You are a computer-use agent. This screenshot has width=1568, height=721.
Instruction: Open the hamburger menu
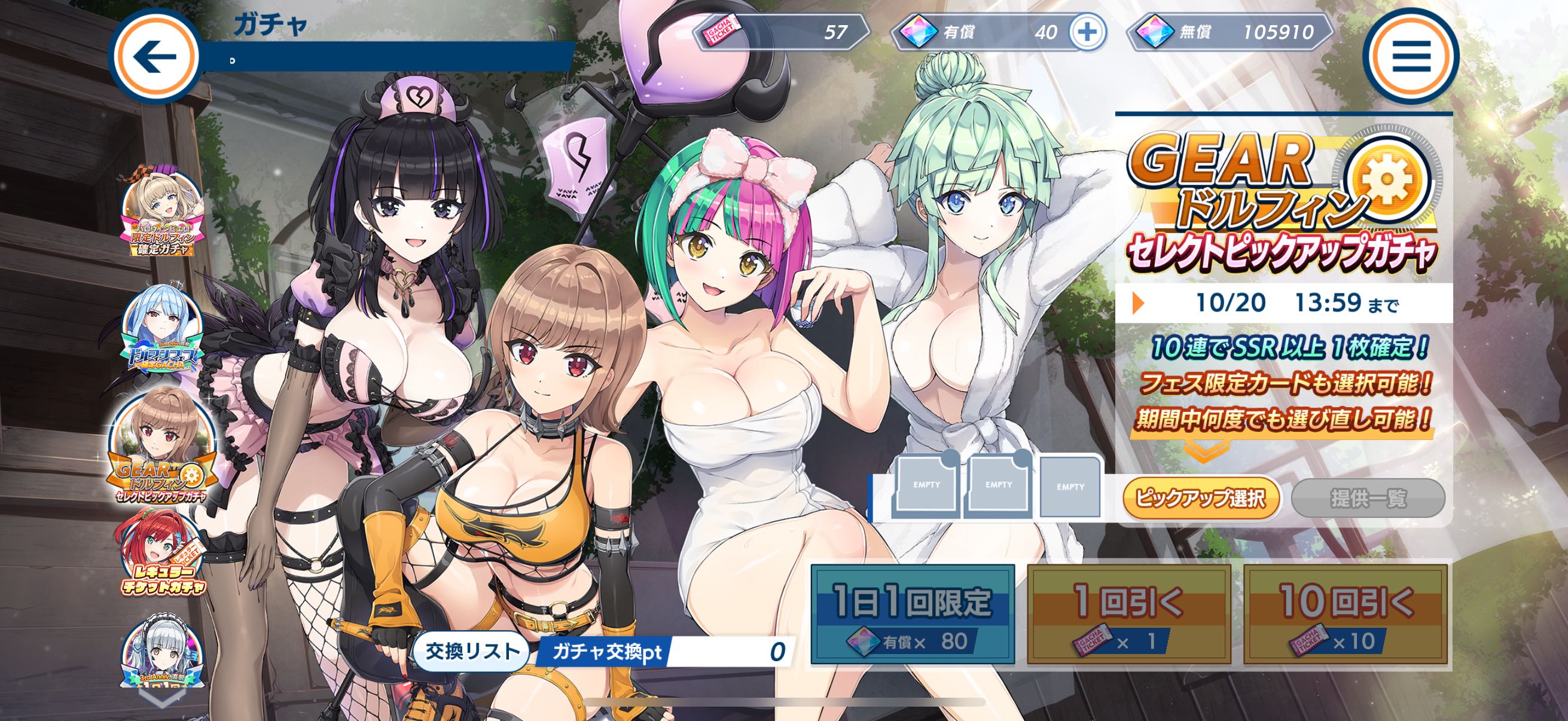[1411, 56]
